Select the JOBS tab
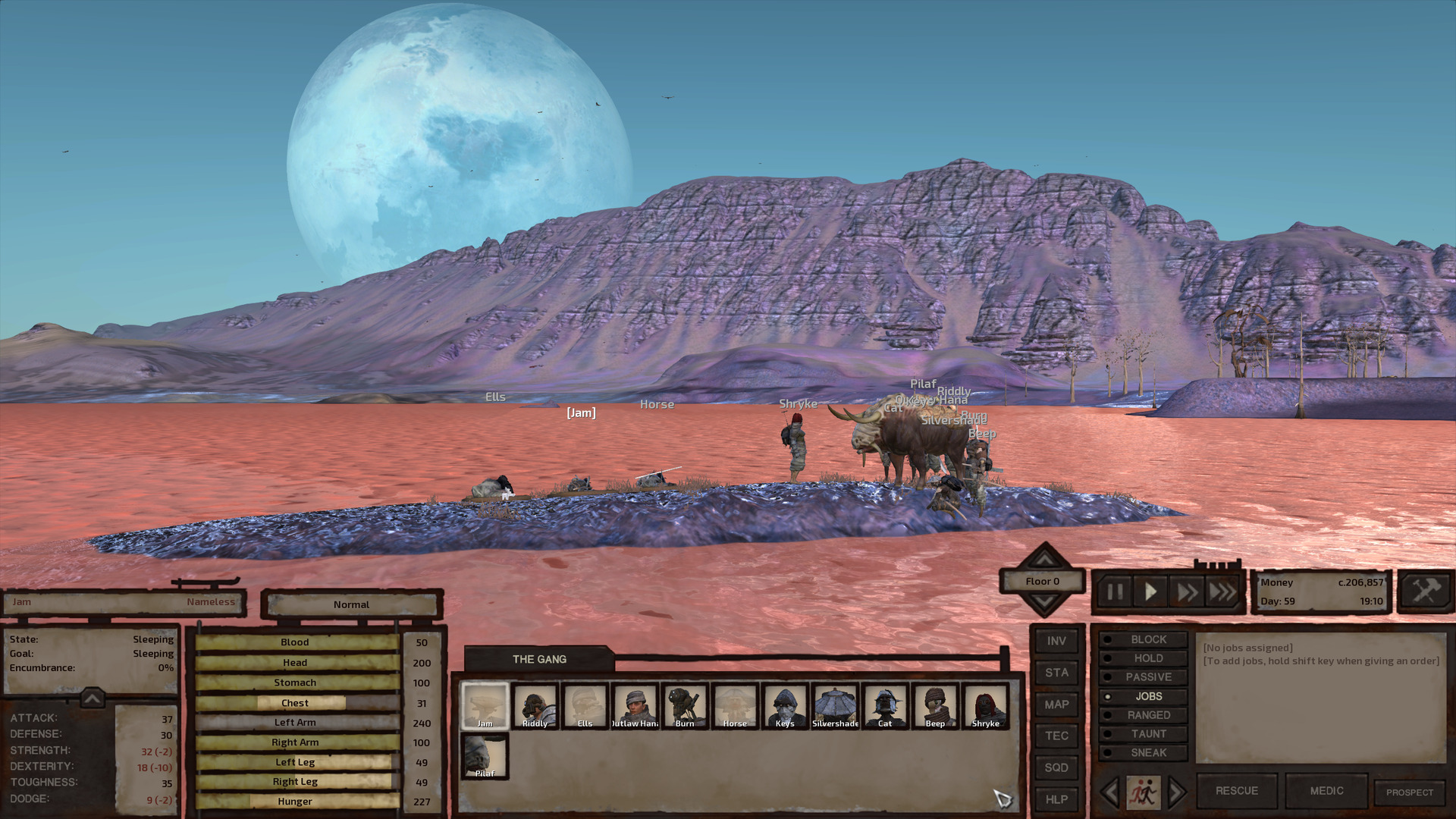1456x819 pixels. click(1142, 695)
